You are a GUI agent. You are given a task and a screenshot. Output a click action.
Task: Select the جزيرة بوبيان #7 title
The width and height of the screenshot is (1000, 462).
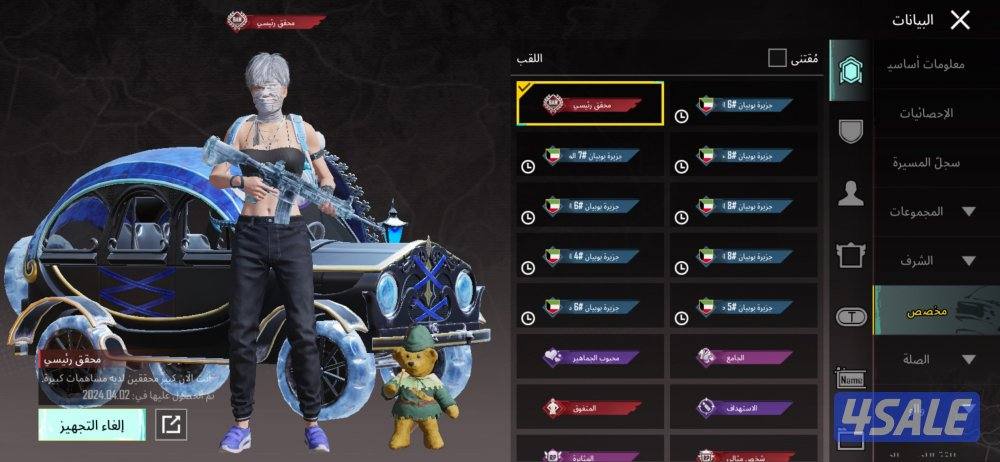[590, 156]
